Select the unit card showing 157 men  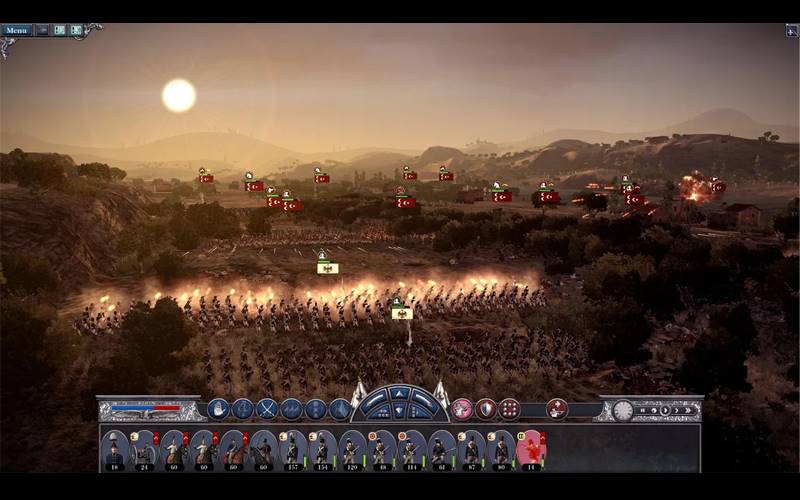292,449
